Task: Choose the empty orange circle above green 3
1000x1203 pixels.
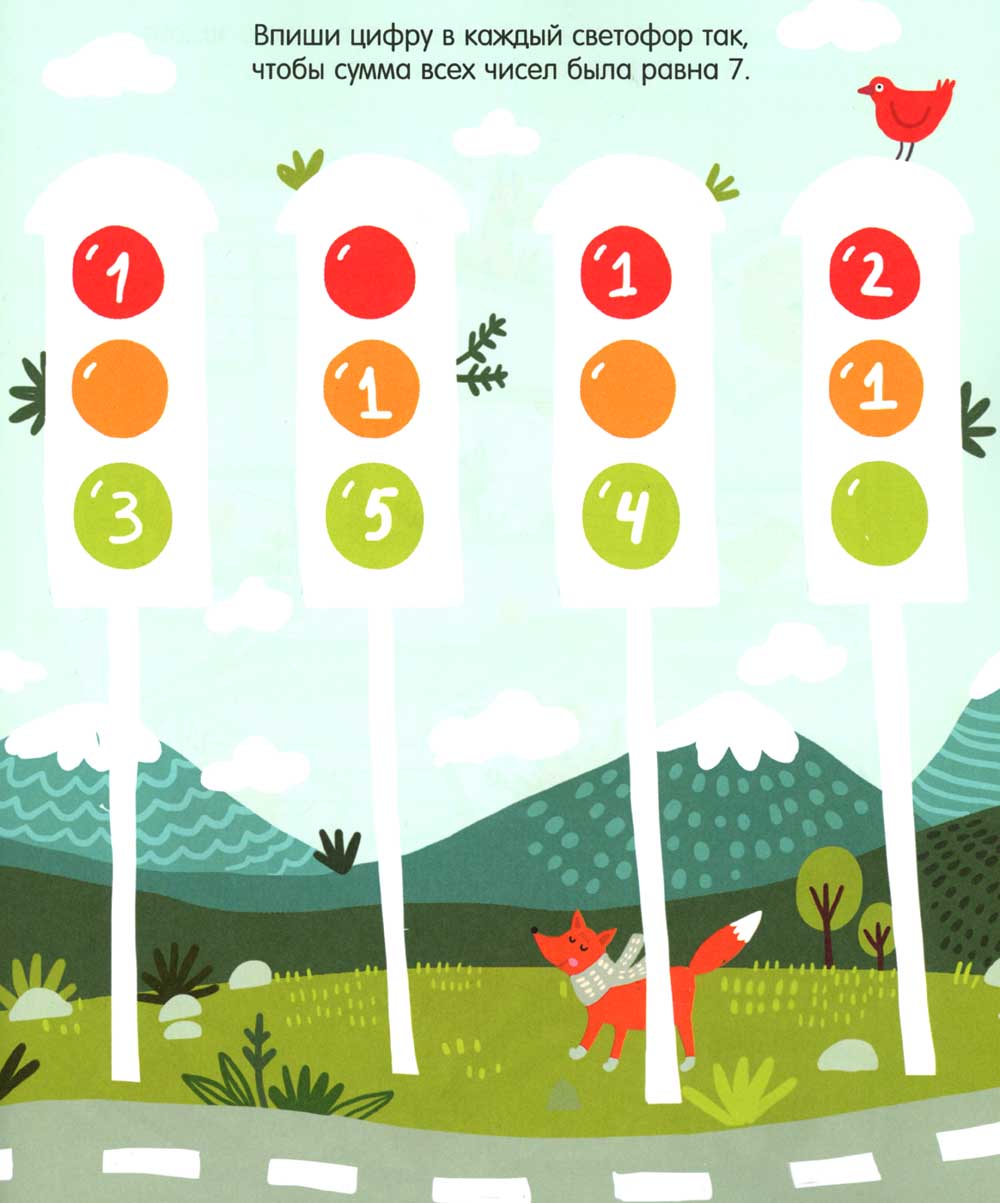Action: (x=120, y=391)
